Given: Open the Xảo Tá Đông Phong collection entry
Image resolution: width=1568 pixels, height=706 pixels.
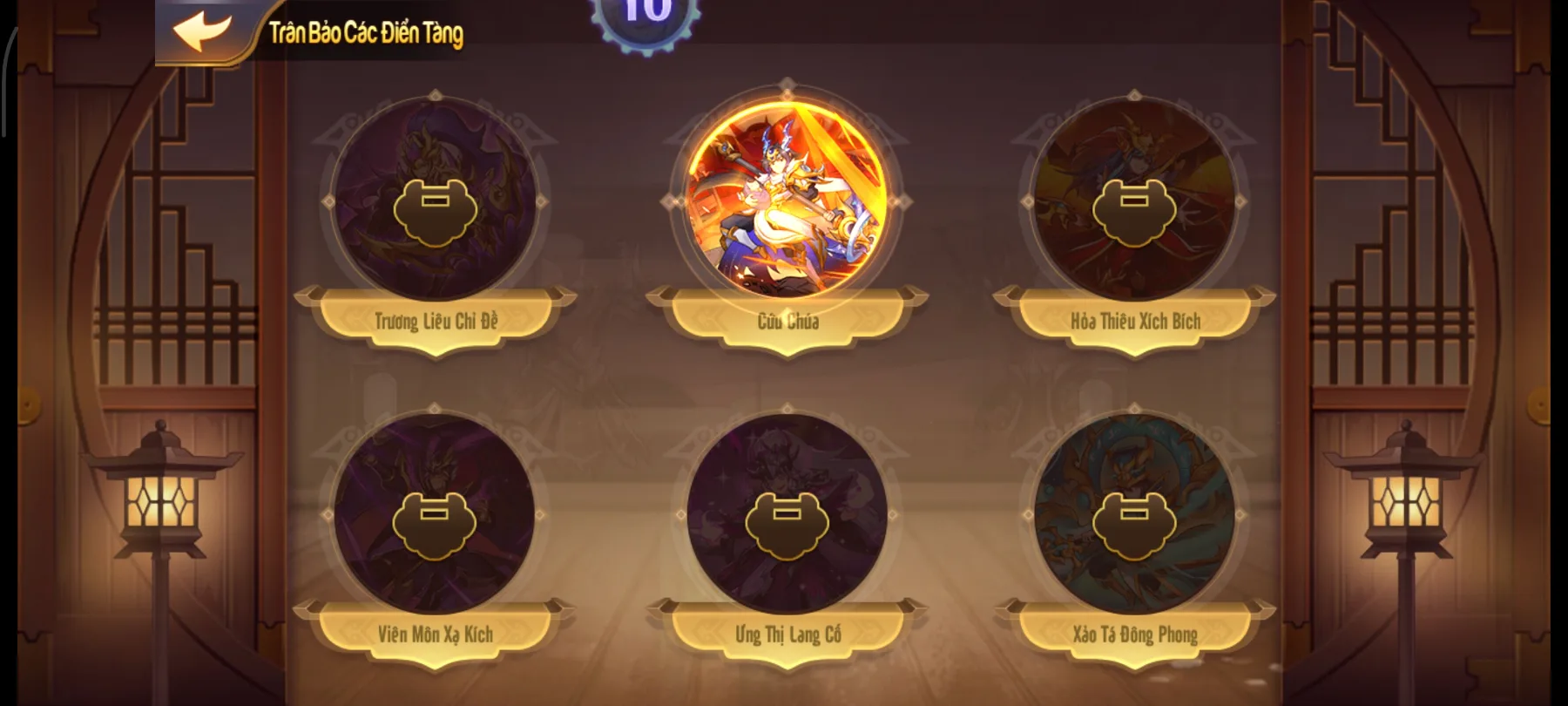Looking at the screenshot, I should point(1135,523).
